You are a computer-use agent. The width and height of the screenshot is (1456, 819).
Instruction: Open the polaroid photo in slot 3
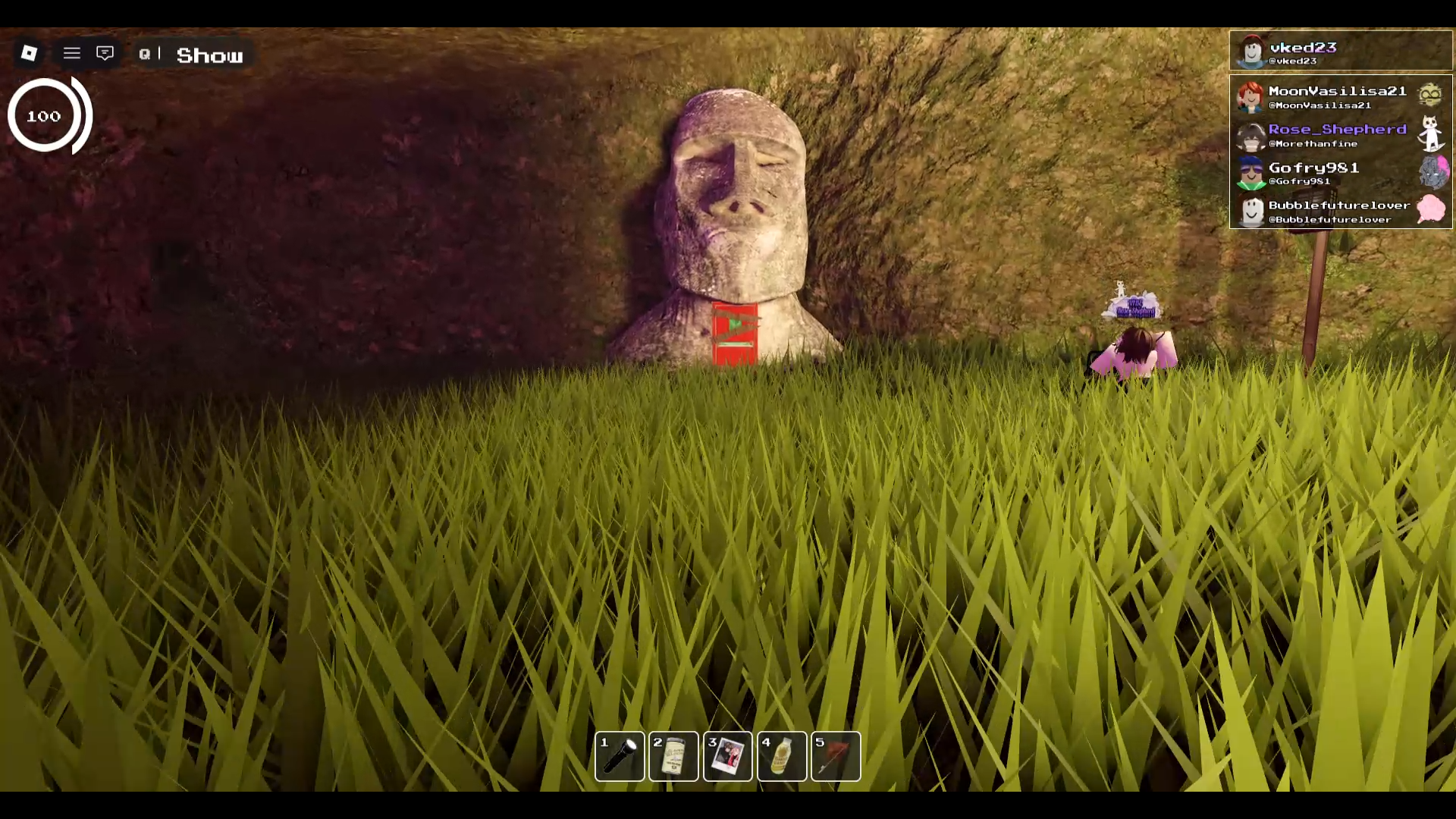coord(727,756)
